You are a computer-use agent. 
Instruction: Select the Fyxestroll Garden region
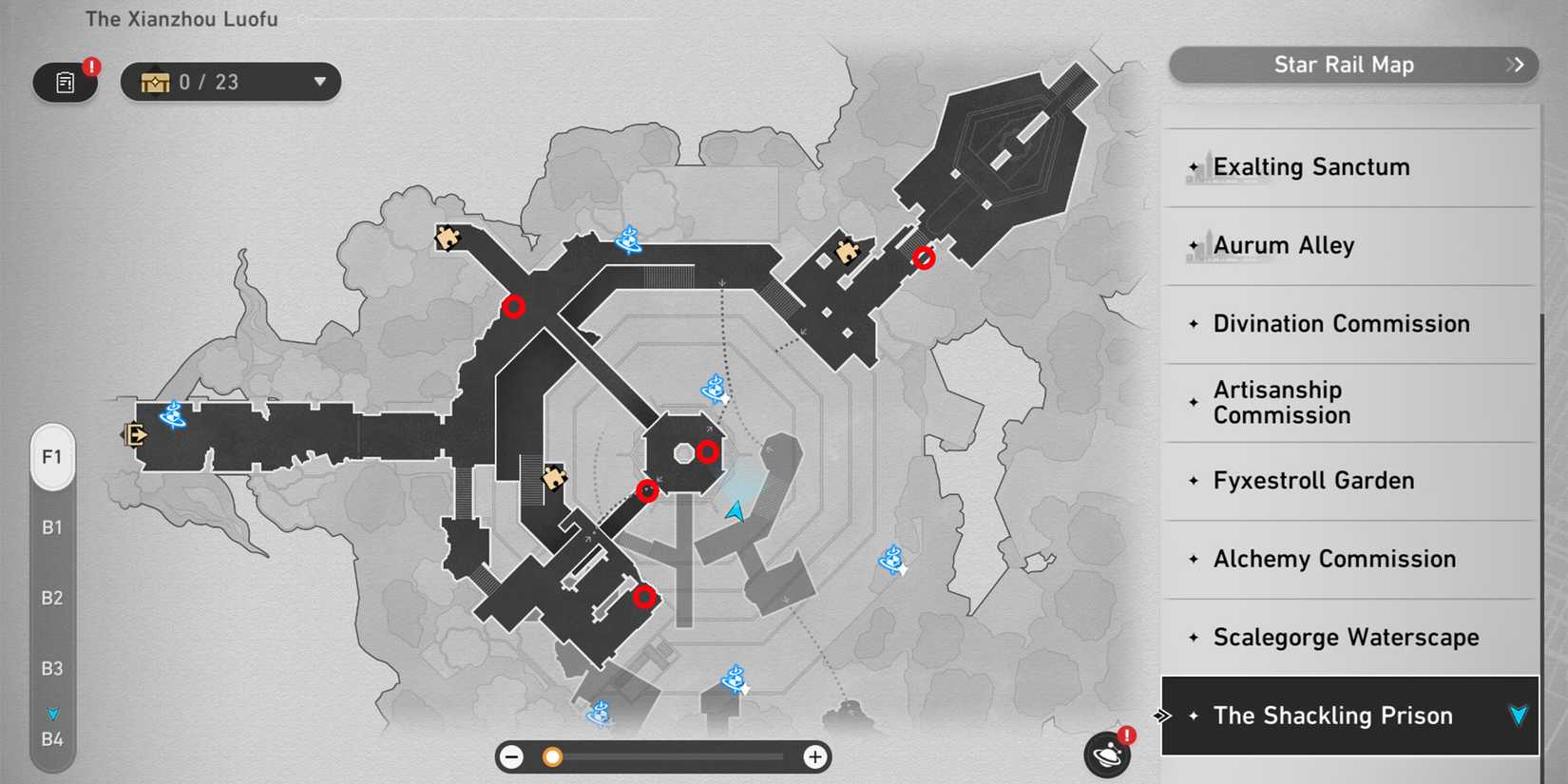1312,481
